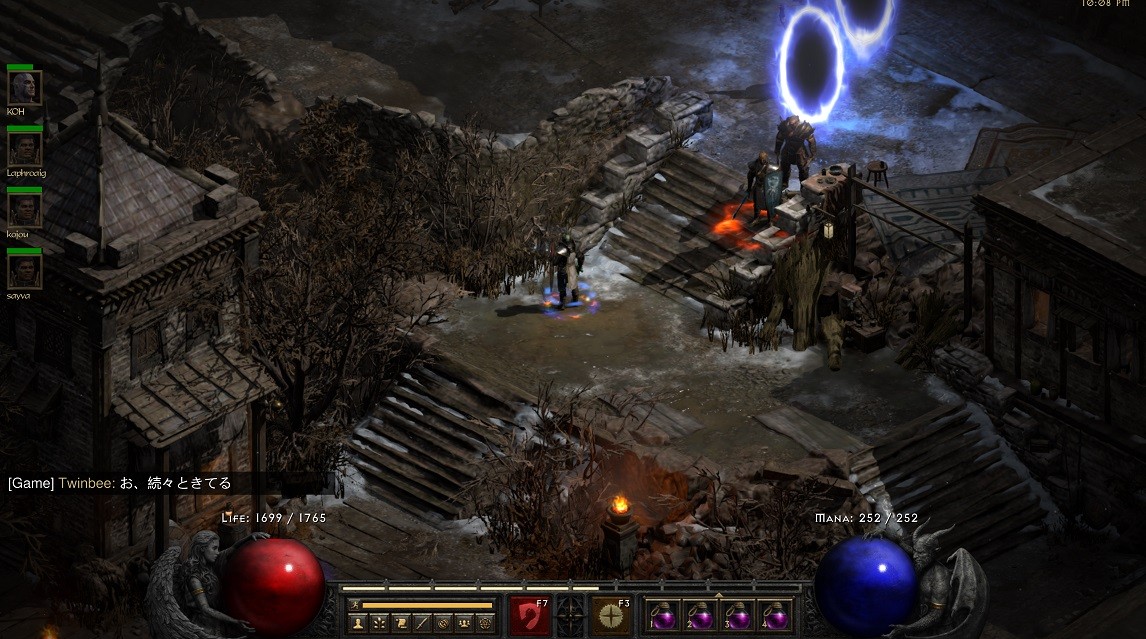This screenshot has height=639, width=1146.
Task: Open the pentagram game menu icon
Action: (487, 623)
